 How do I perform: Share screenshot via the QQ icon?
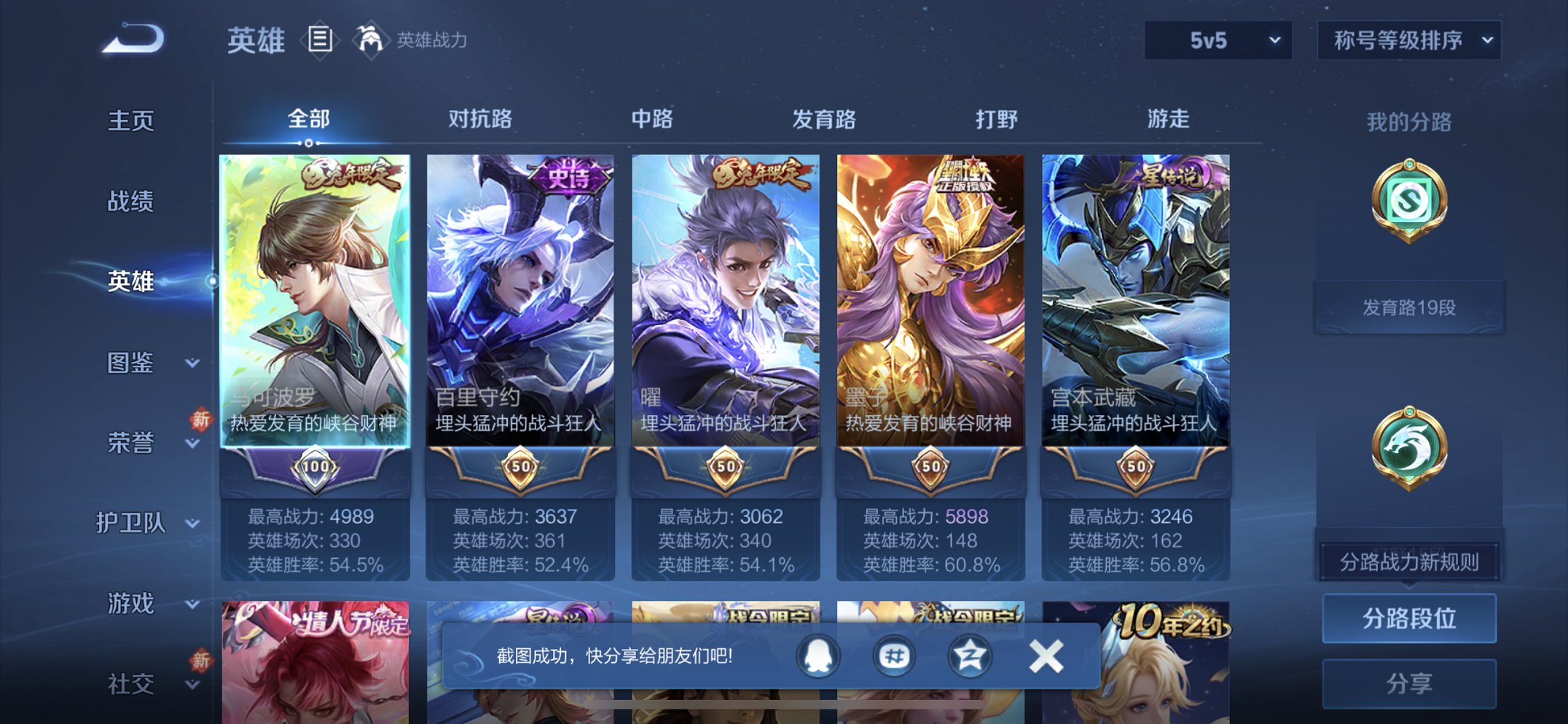(x=816, y=655)
